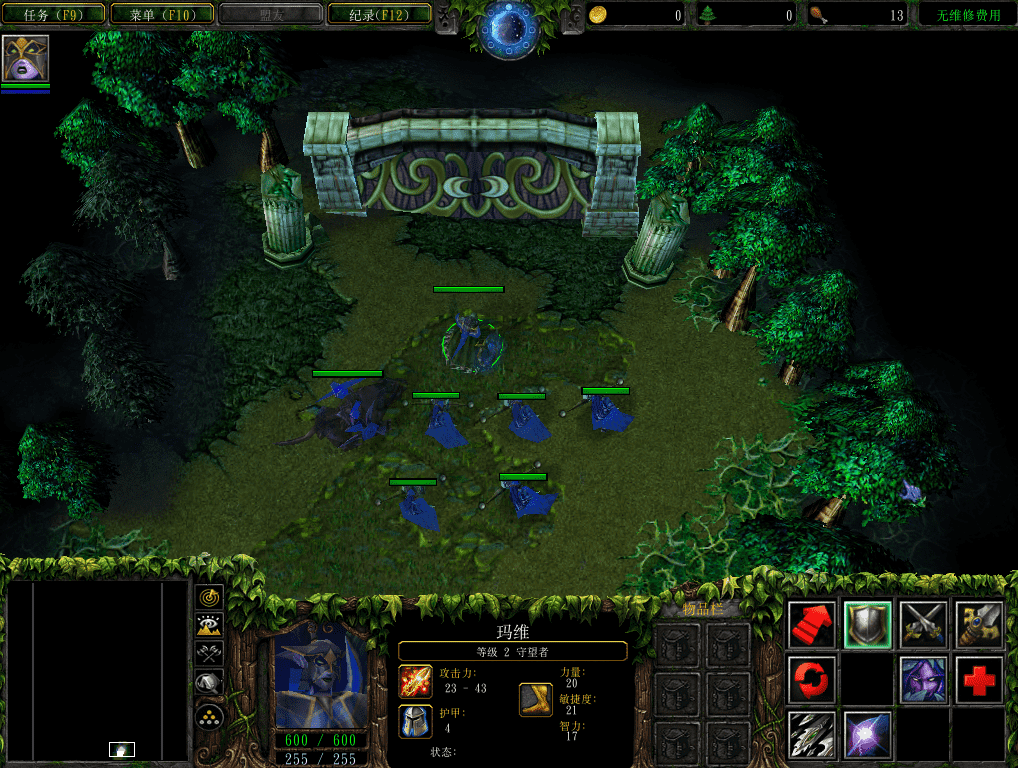The image size is (1018, 768).
Task: Cast the Fan of Knives ability
Action: point(812,734)
